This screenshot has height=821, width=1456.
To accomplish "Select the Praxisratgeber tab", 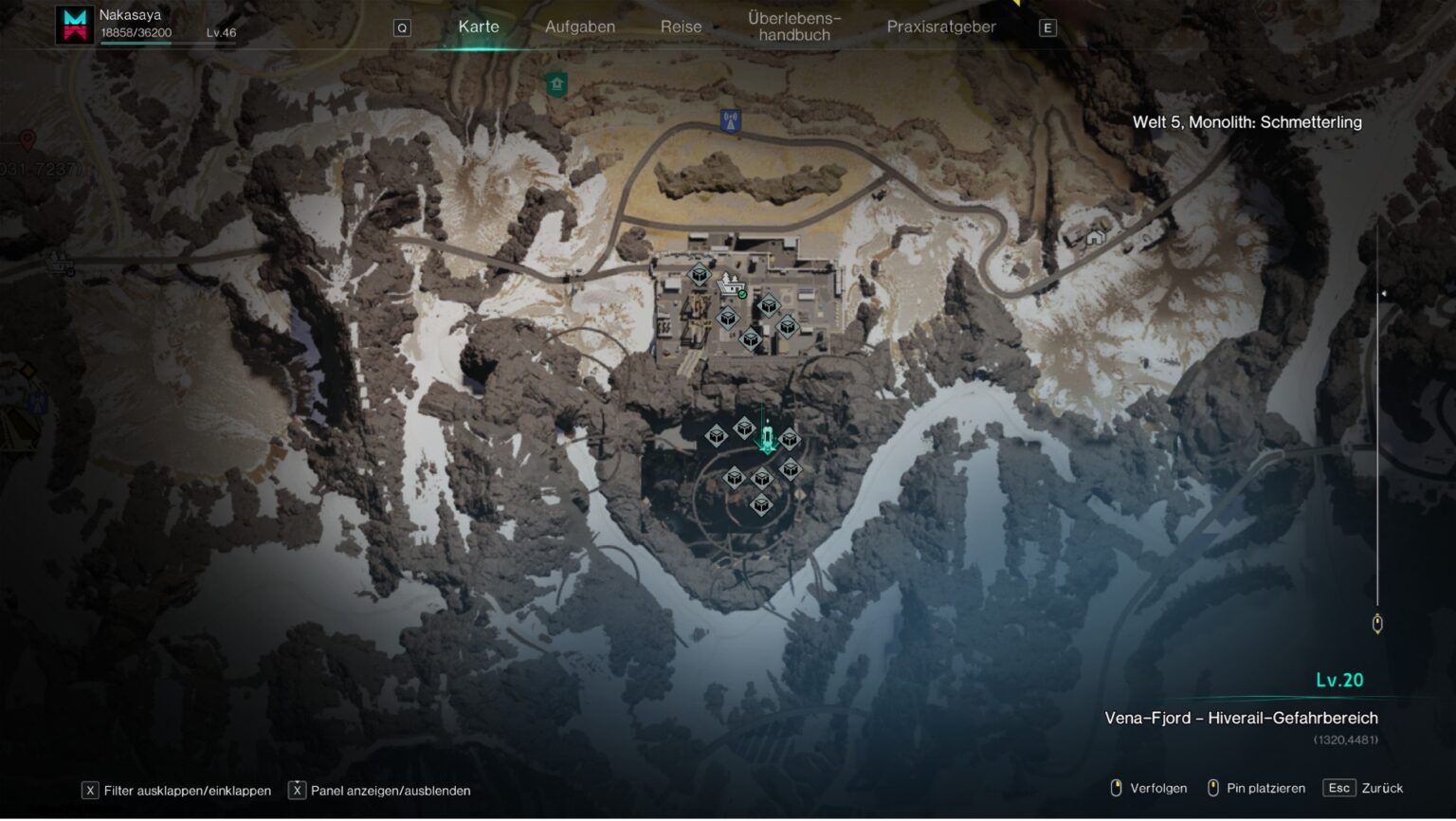I will 941,27.
